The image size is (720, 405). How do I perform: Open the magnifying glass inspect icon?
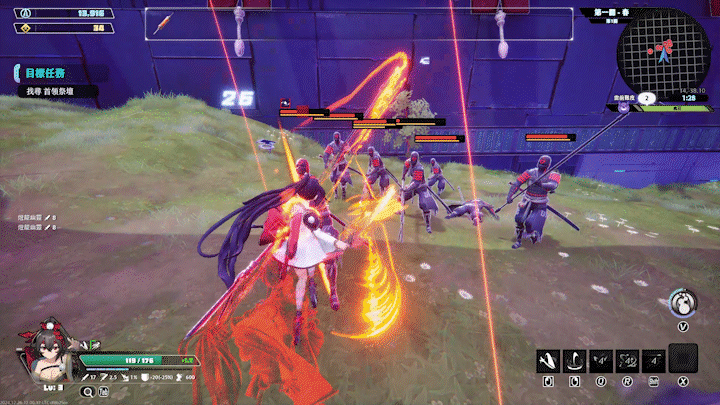coord(86,391)
